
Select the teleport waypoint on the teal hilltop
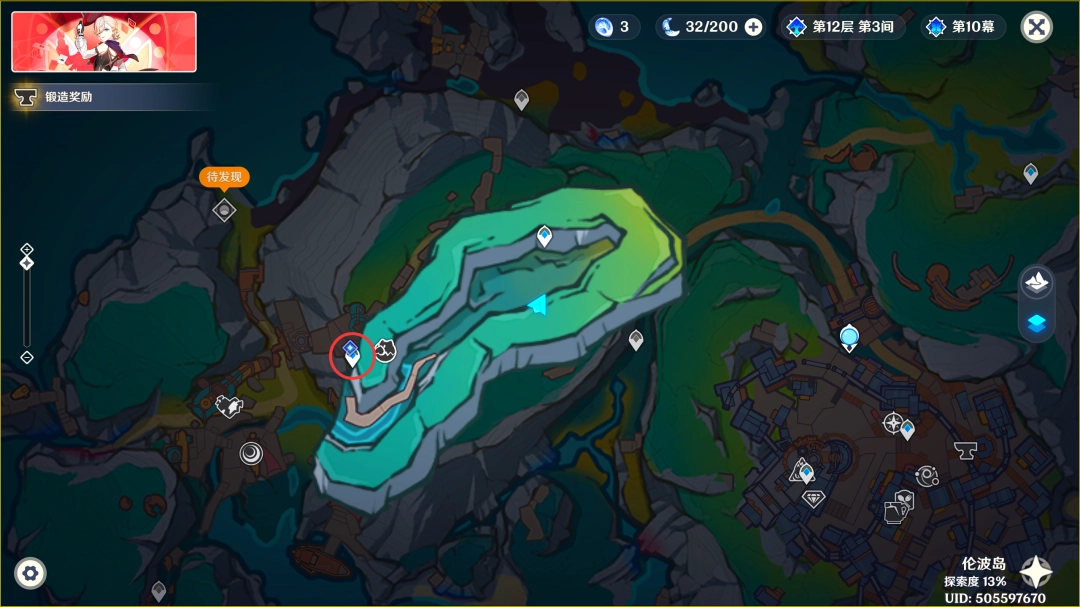tap(544, 235)
